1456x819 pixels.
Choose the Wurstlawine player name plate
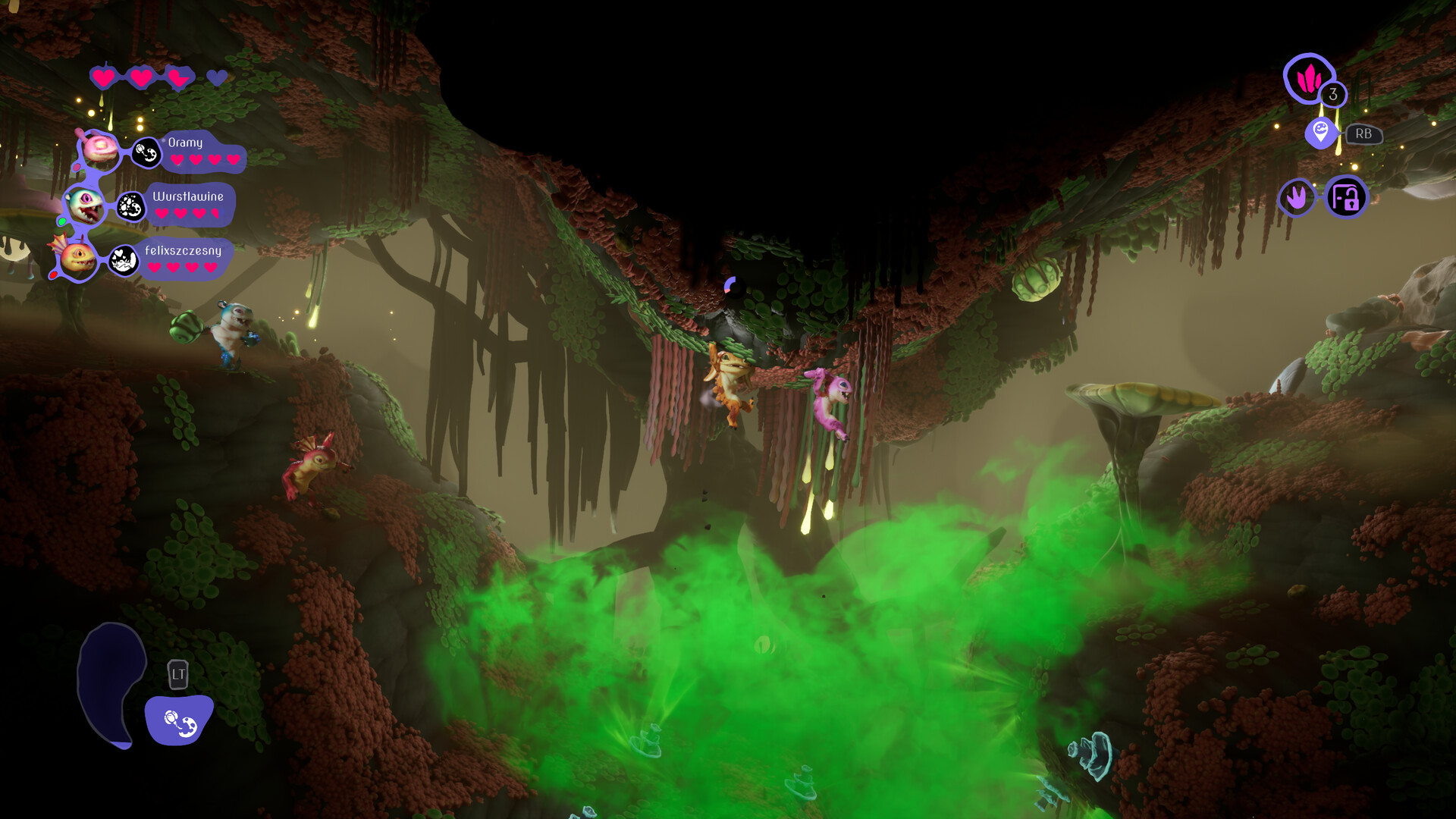[190, 204]
